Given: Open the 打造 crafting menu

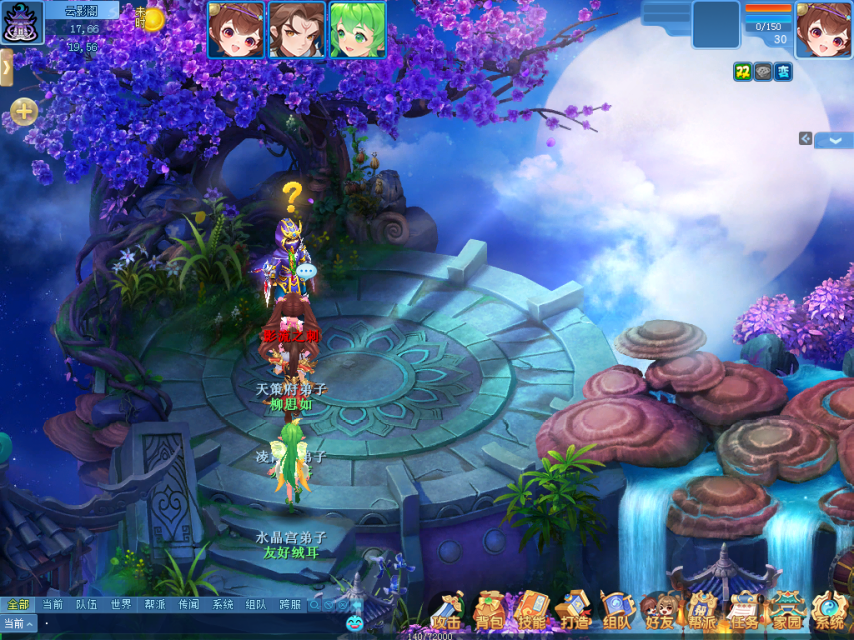Looking at the screenshot, I should point(575,610).
